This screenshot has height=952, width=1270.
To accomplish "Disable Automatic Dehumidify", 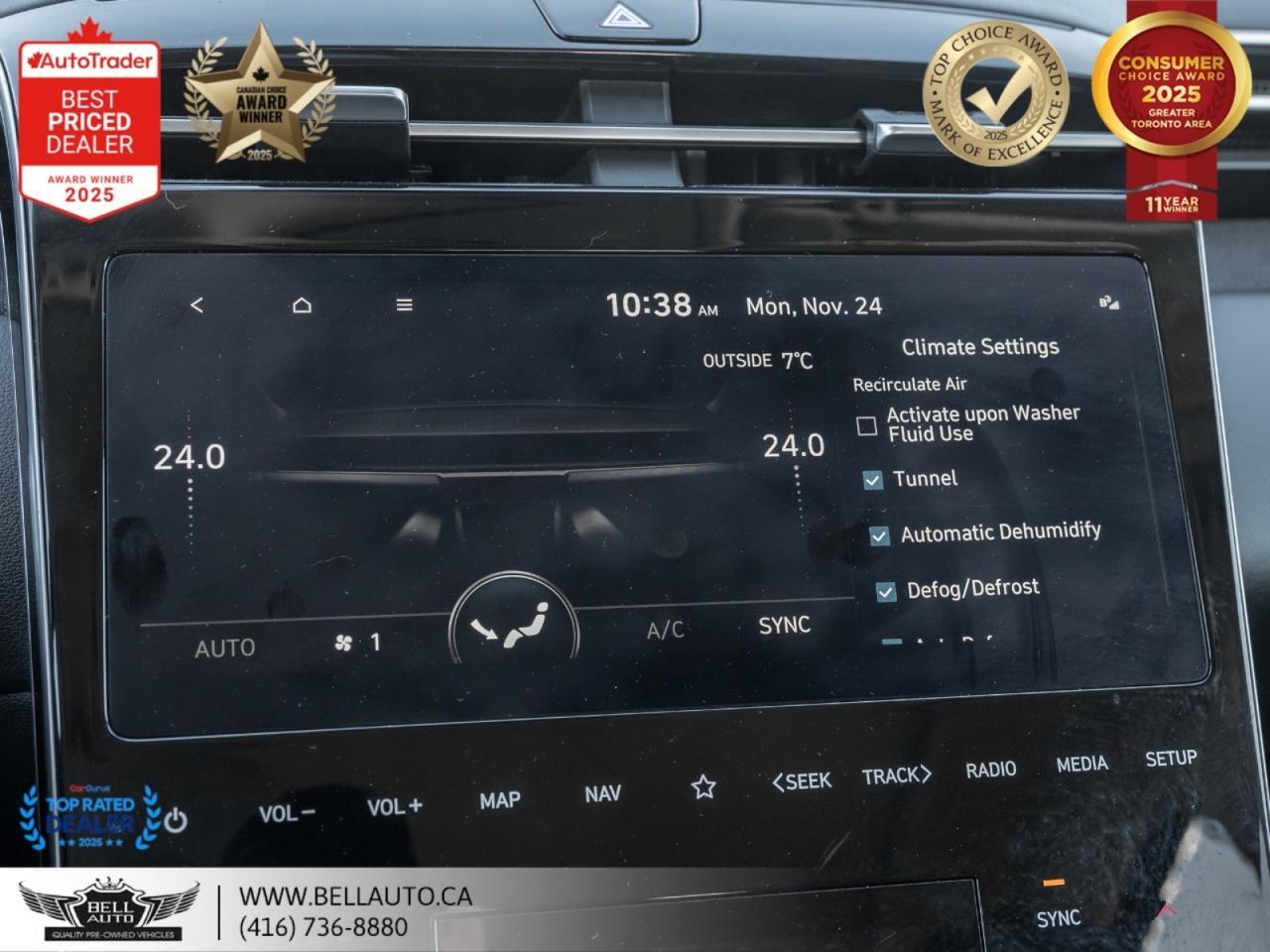I will [x=878, y=535].
